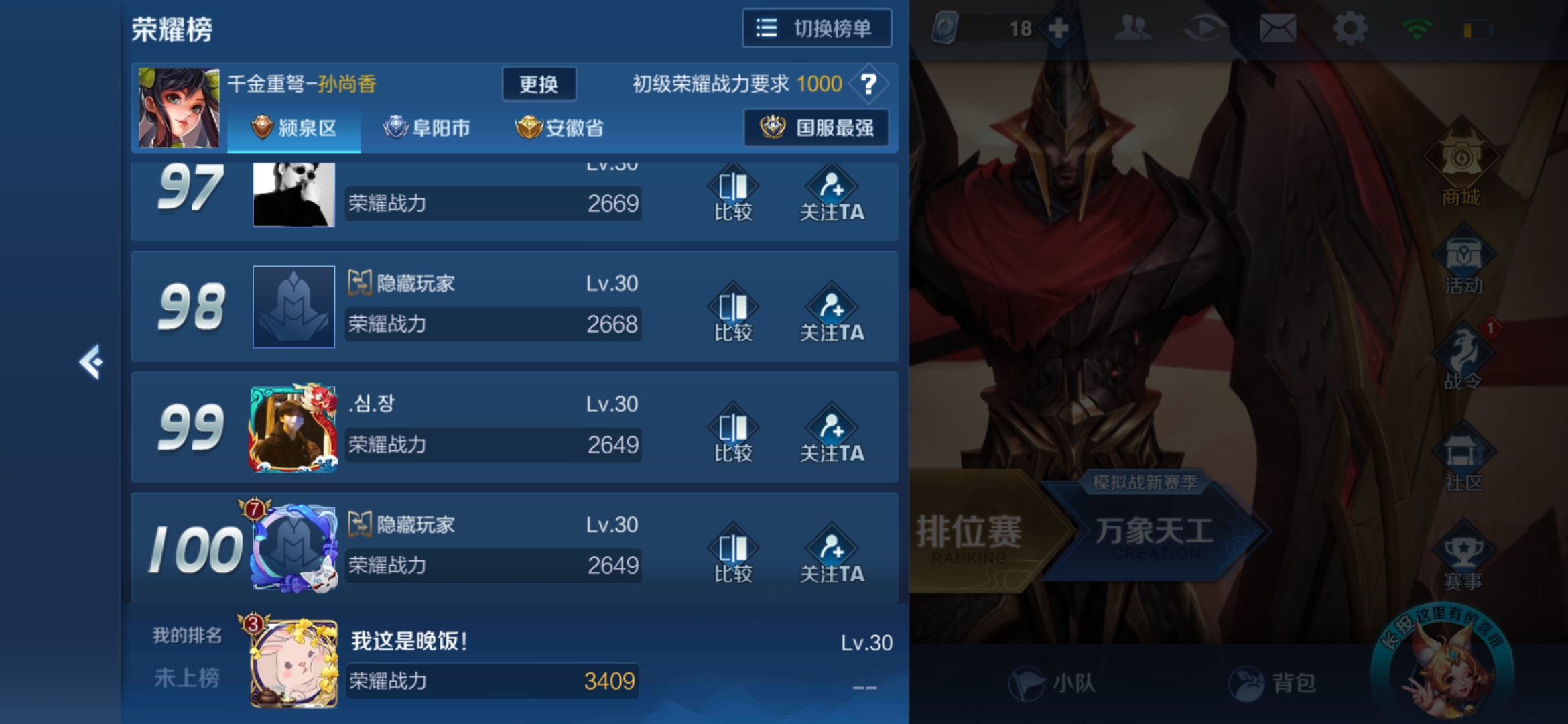
Task: Open the friends list icon
Action: 1133,27
